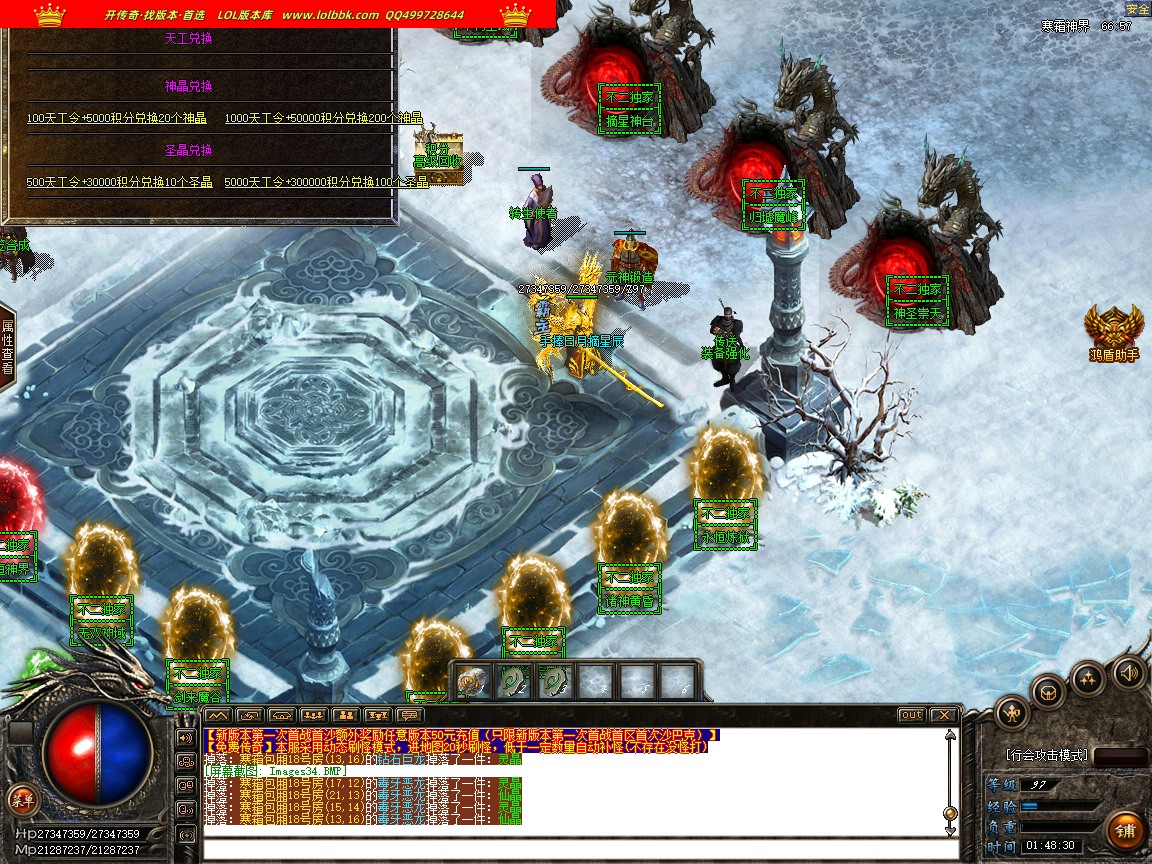This screenshot has height=864, width=1152.
Task: Toggle the chat sound channel button
Action: point(186,738)
